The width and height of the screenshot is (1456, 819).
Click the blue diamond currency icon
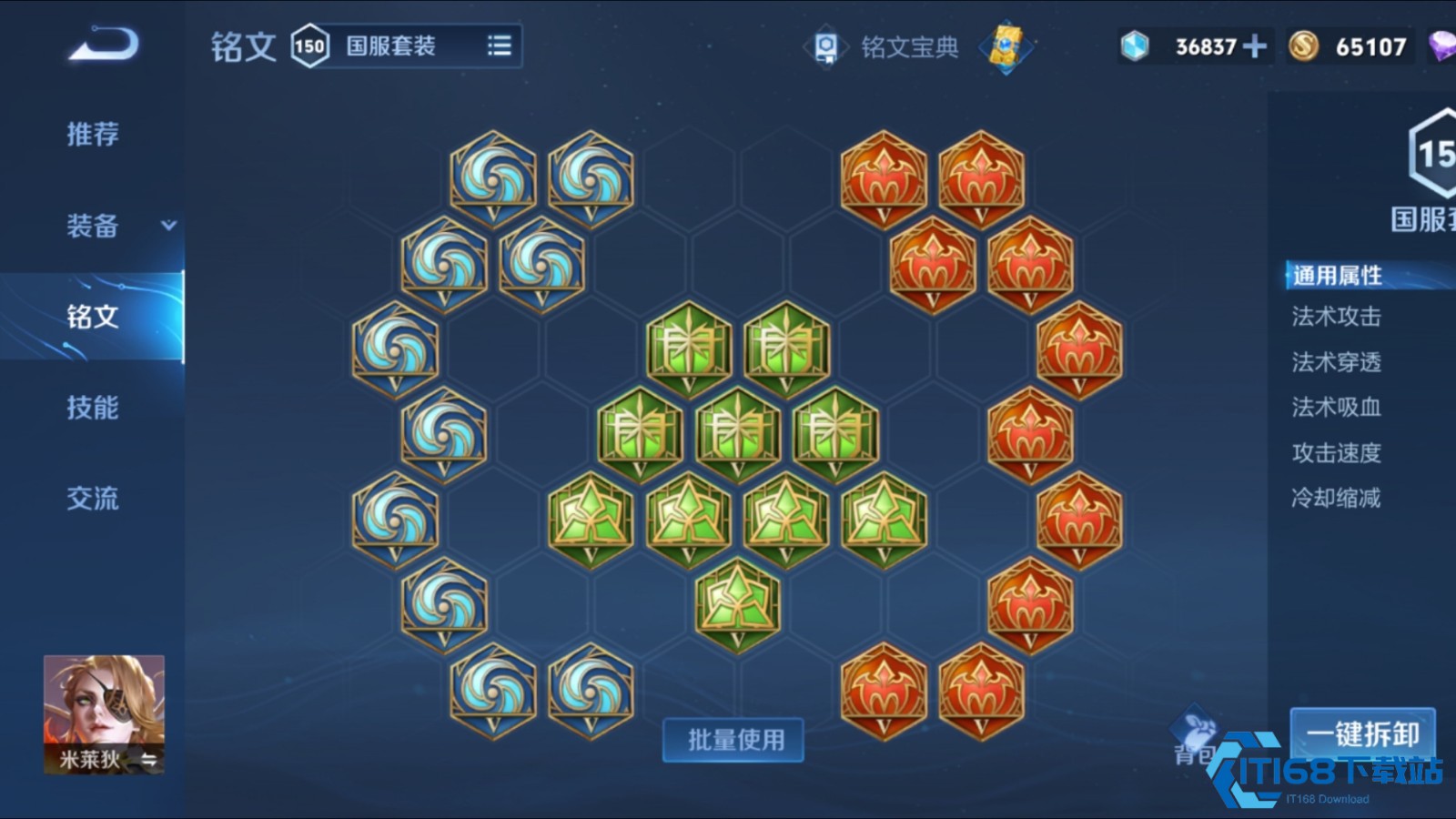pos(1132,45)
